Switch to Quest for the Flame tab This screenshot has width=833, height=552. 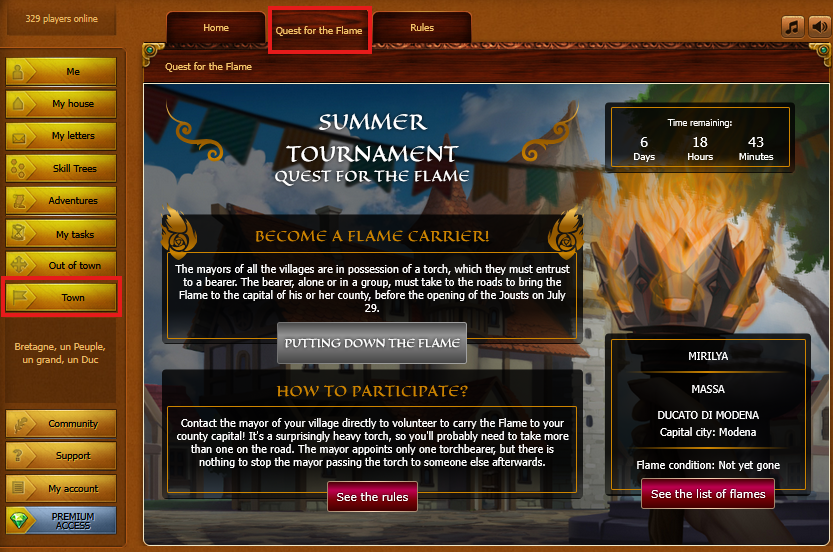click(x=320, y=30)
